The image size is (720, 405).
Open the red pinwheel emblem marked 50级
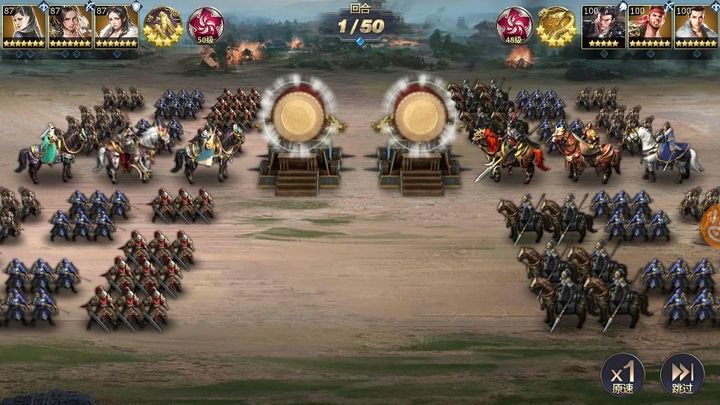206,25
